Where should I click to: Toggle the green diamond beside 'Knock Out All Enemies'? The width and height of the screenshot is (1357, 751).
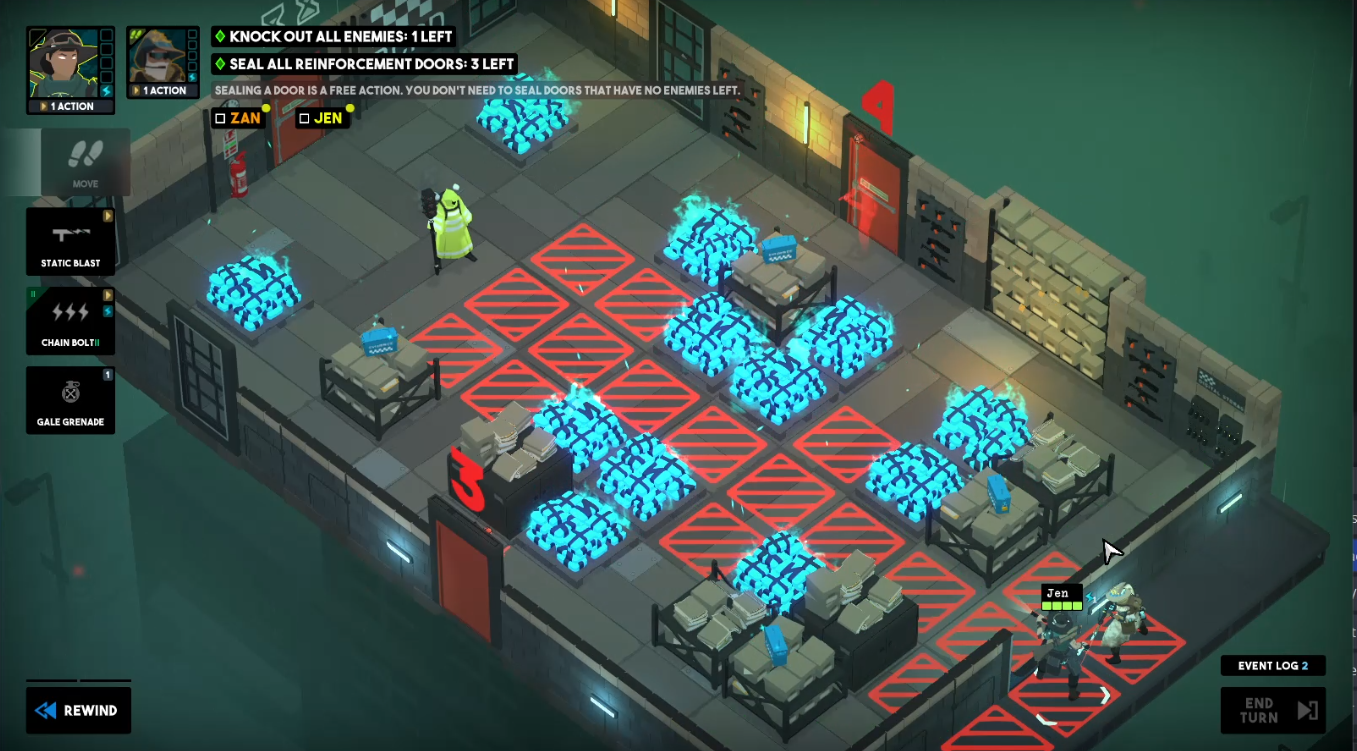click(222, 36)
